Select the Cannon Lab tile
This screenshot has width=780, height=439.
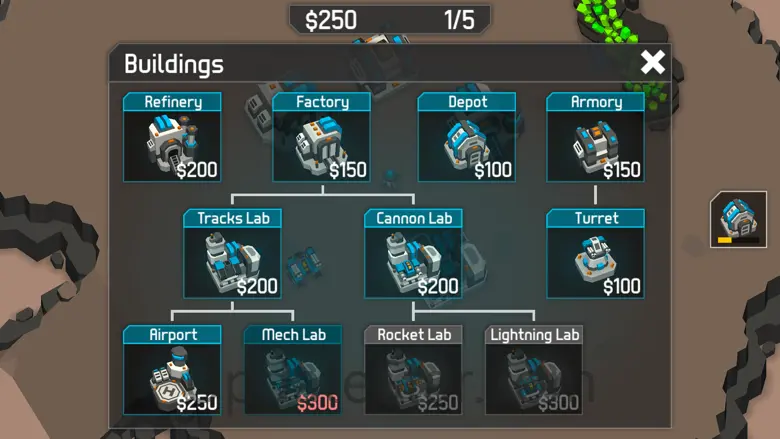[414, 254]
